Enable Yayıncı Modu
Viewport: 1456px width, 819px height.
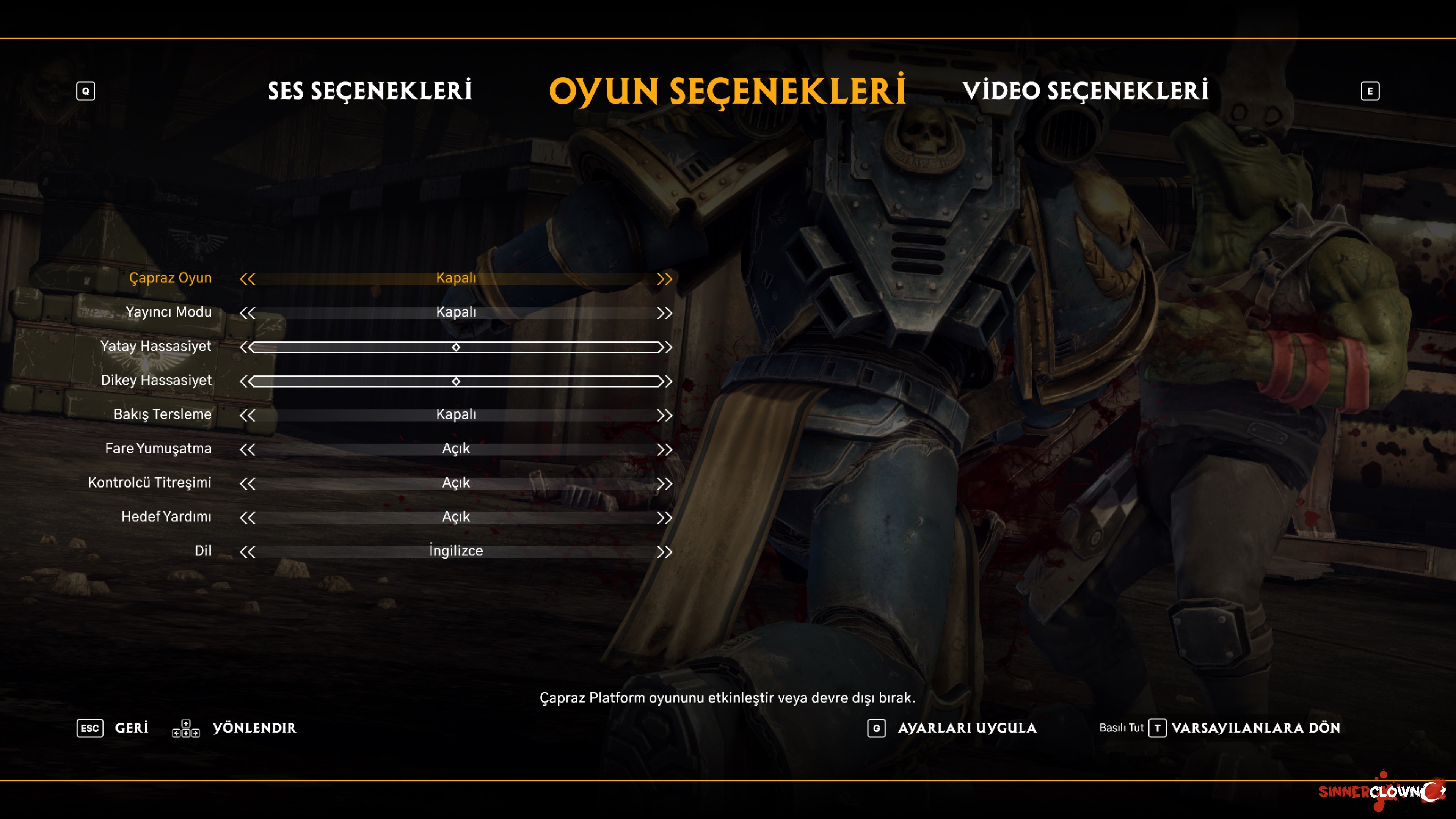[x=665, y=312]
